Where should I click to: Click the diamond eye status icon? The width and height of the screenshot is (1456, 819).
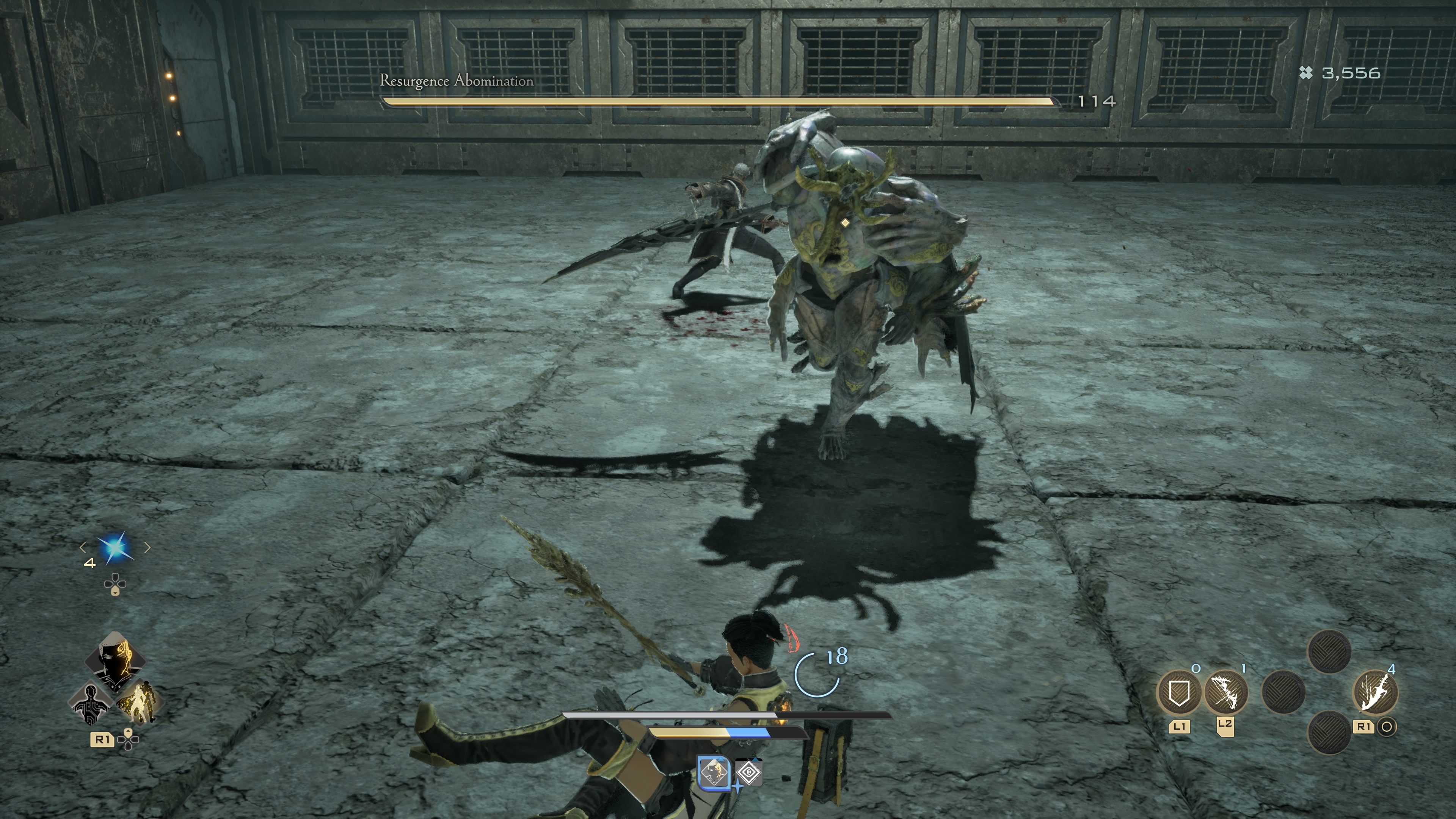tap(749, 772)
